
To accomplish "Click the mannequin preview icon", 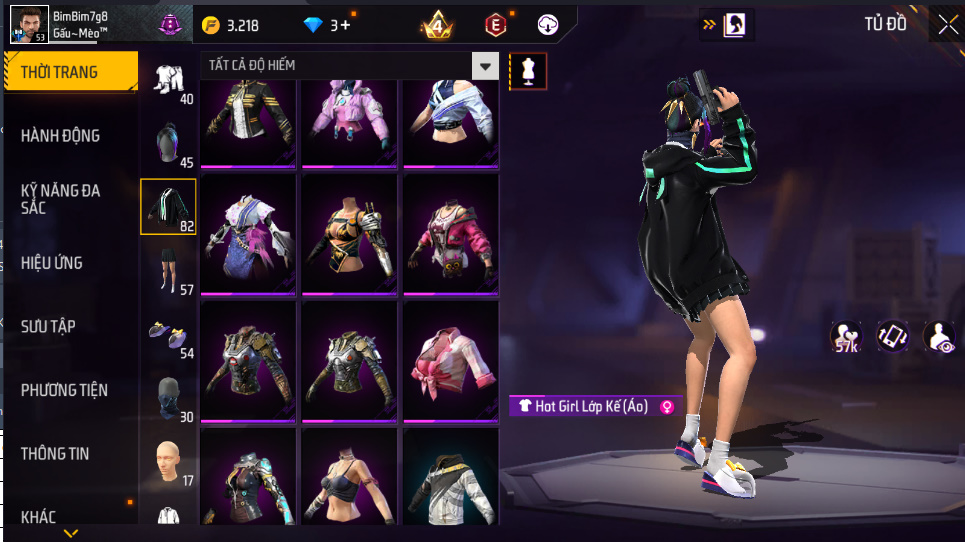I will coord(528,71).
